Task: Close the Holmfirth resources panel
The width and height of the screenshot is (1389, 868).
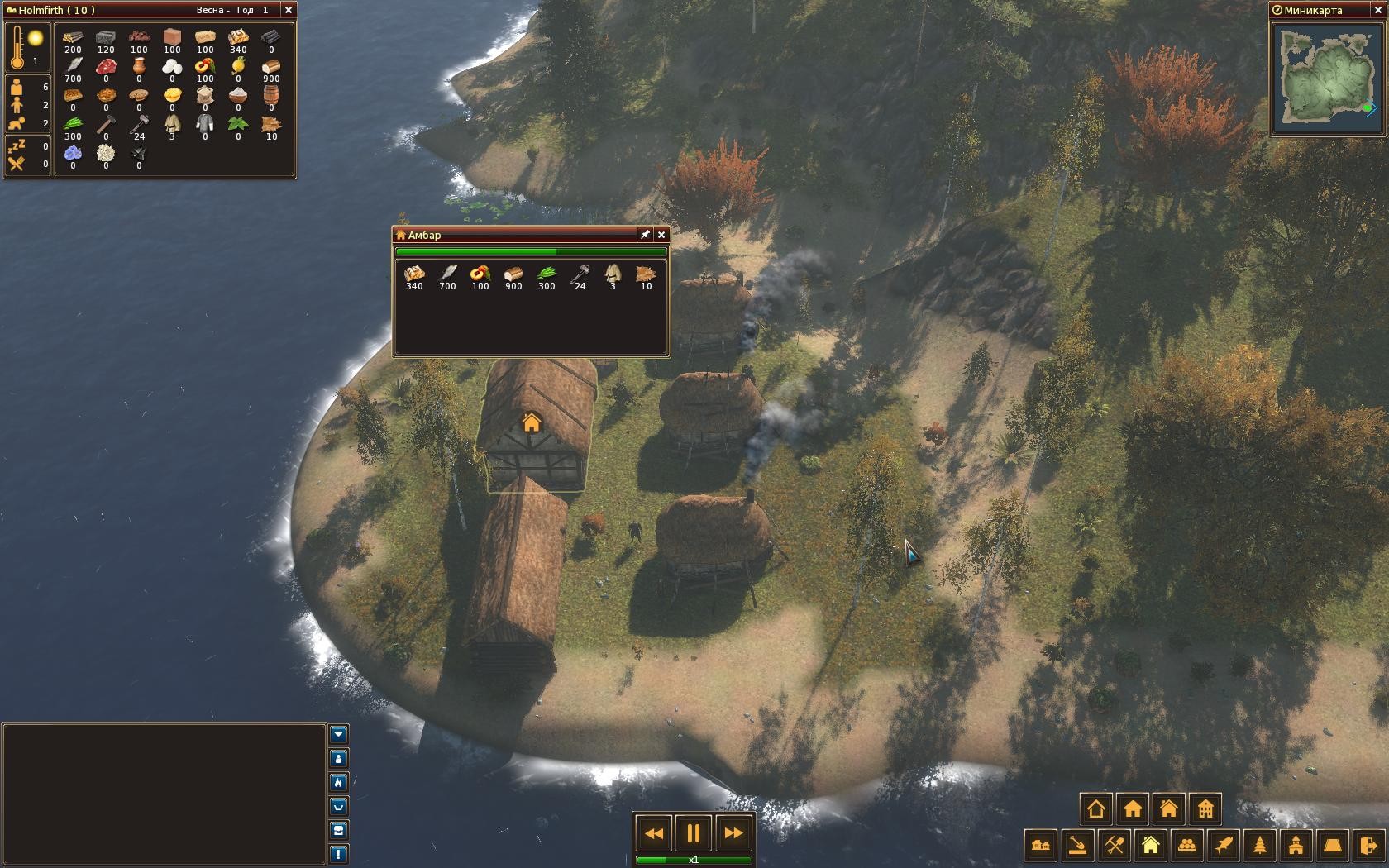Action: click(288, 10)
